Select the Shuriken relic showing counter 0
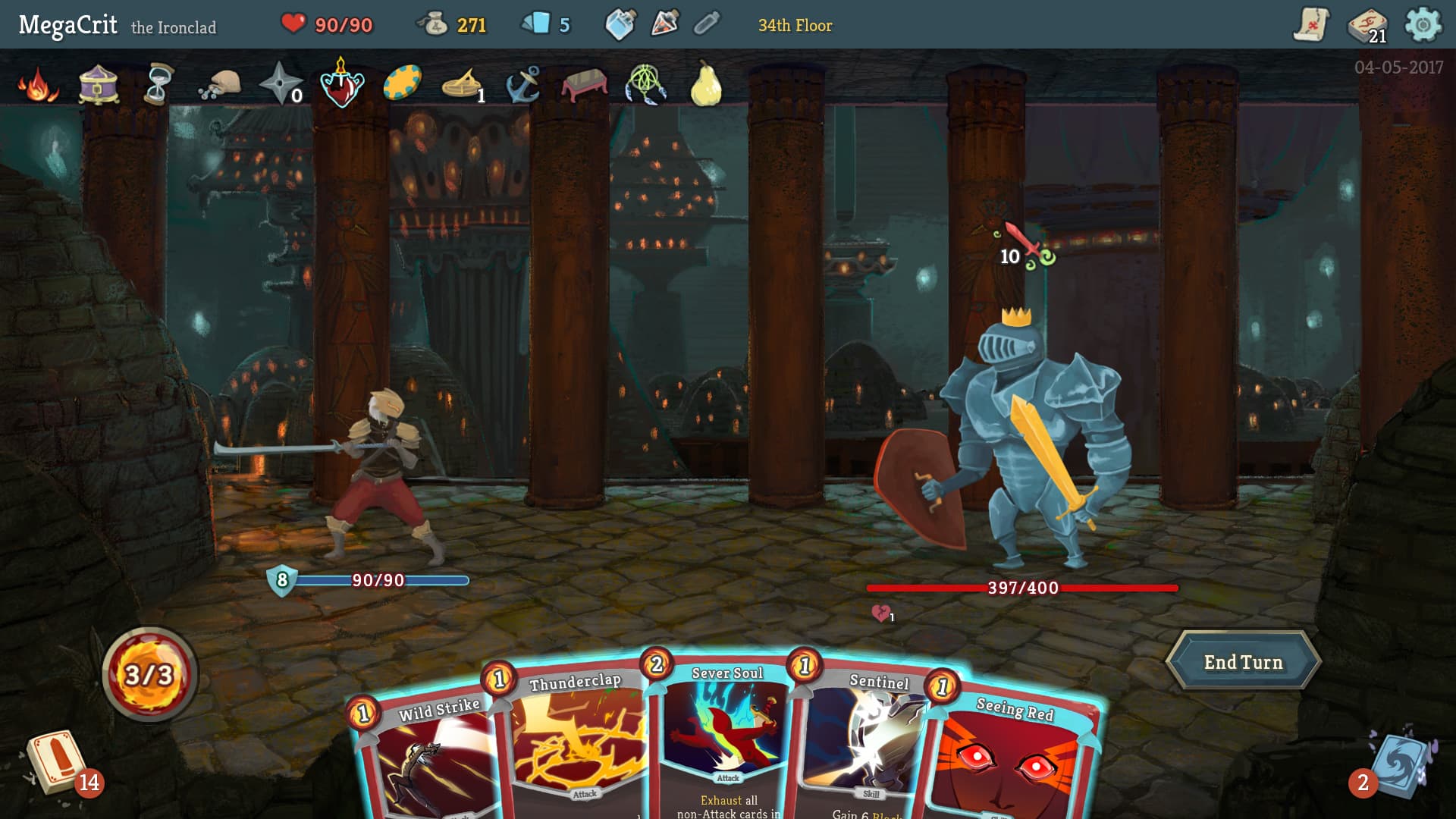The image size is (1456, 819). click(x=281, y=85)
